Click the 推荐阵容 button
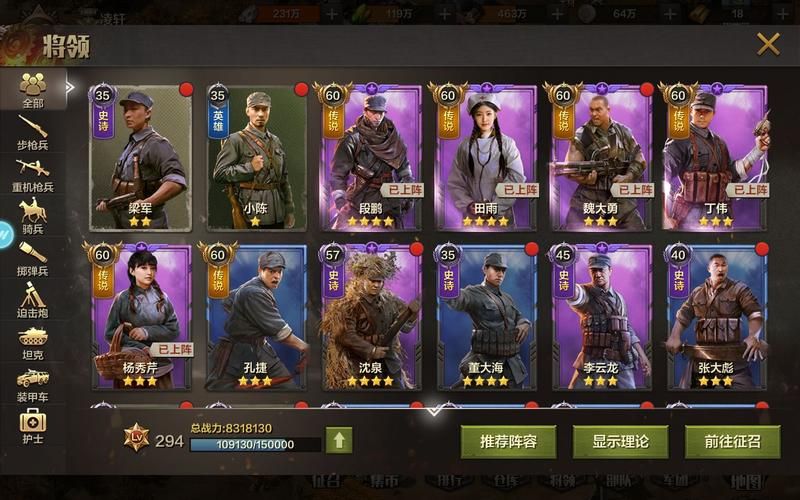The width and height of the screenshot is (800, 500). pos(508,441)
